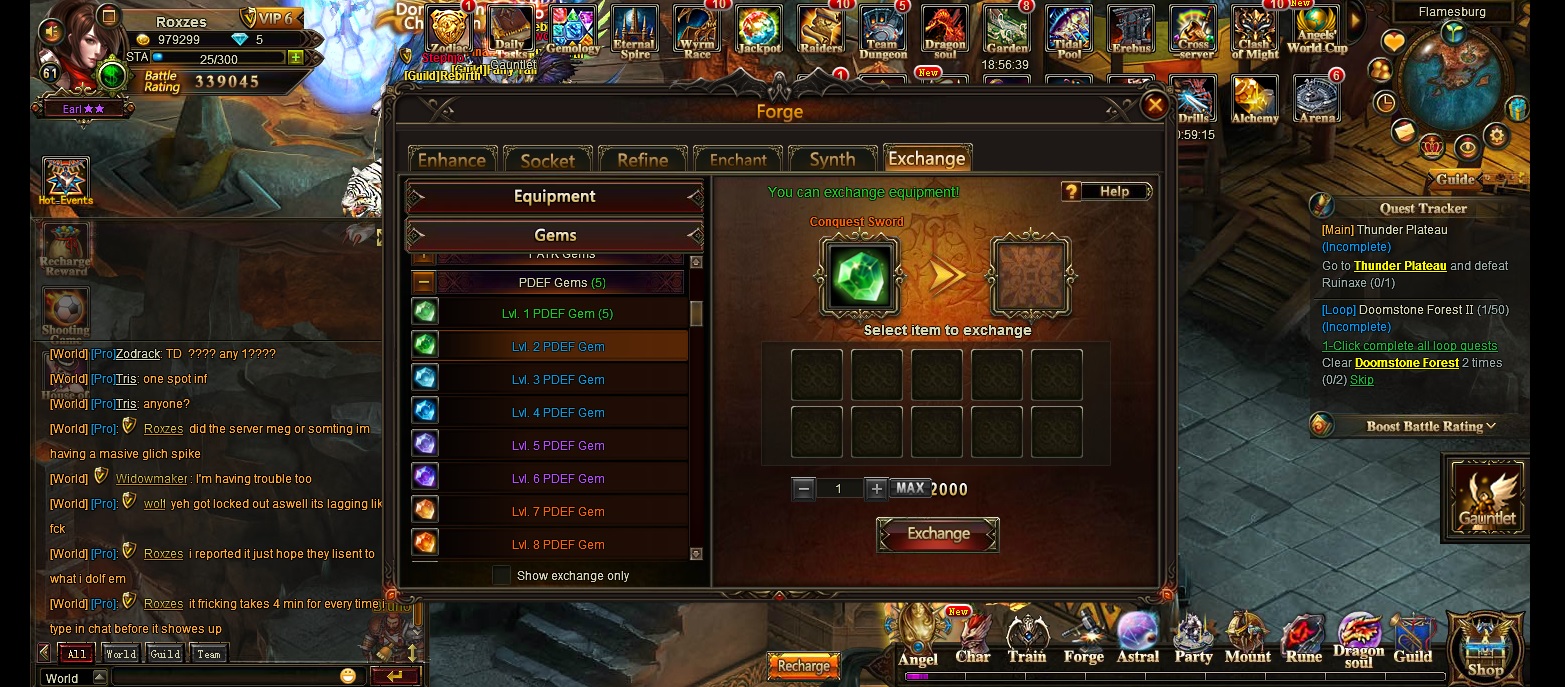Select Lvl. 3 PDEF Gem row
The image size is (1565, 687).
pyautogui.click(x=557, y=380)
